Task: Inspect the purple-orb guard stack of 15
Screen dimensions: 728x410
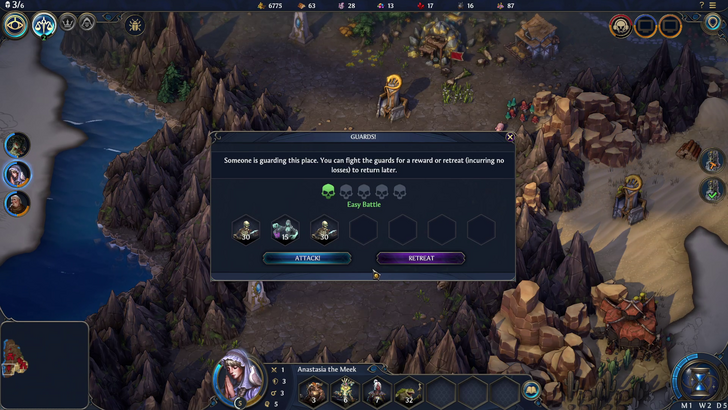Action: [285, 230]
